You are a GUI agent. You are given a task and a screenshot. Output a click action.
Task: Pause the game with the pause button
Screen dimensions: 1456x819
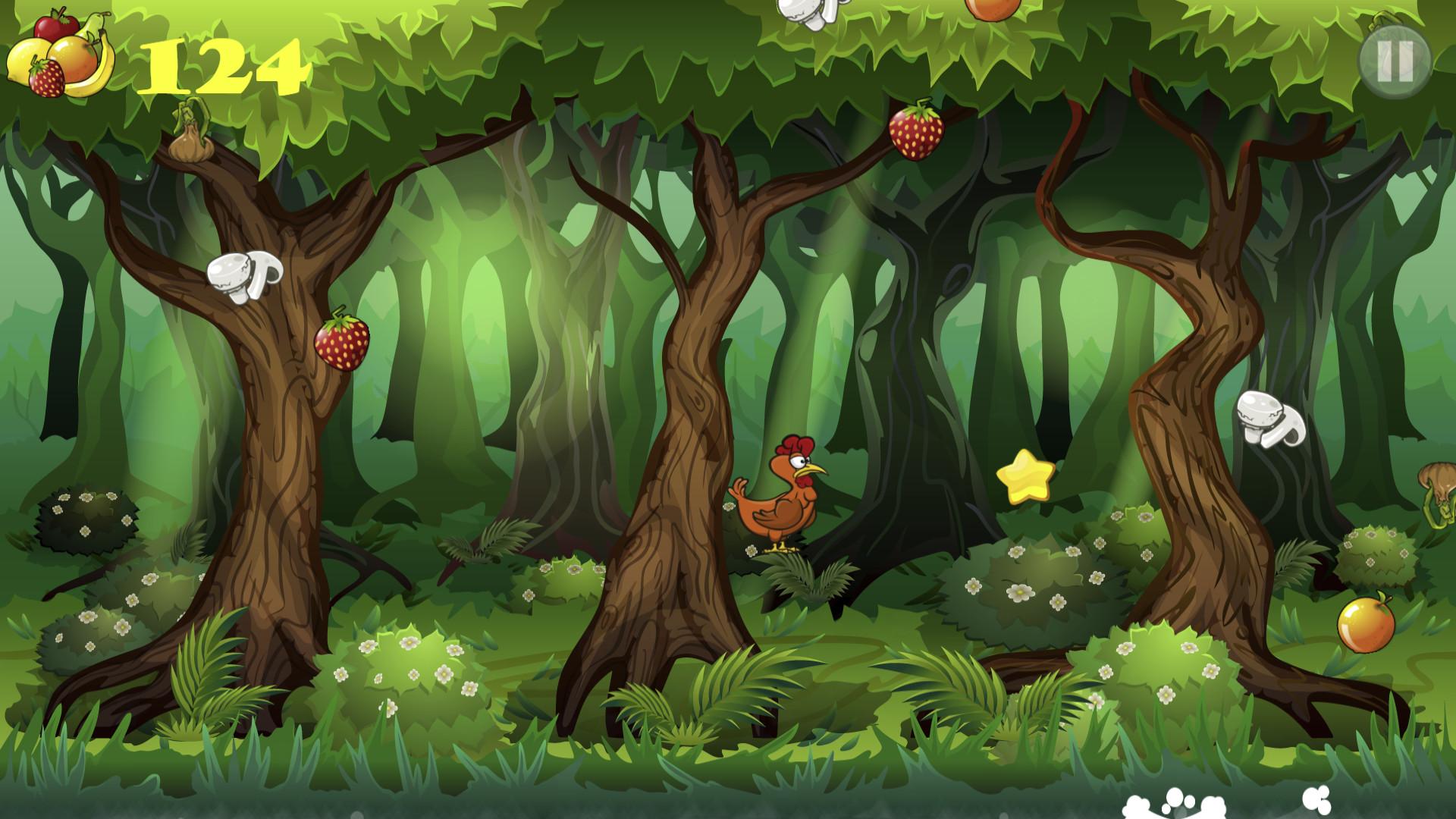1394,60
